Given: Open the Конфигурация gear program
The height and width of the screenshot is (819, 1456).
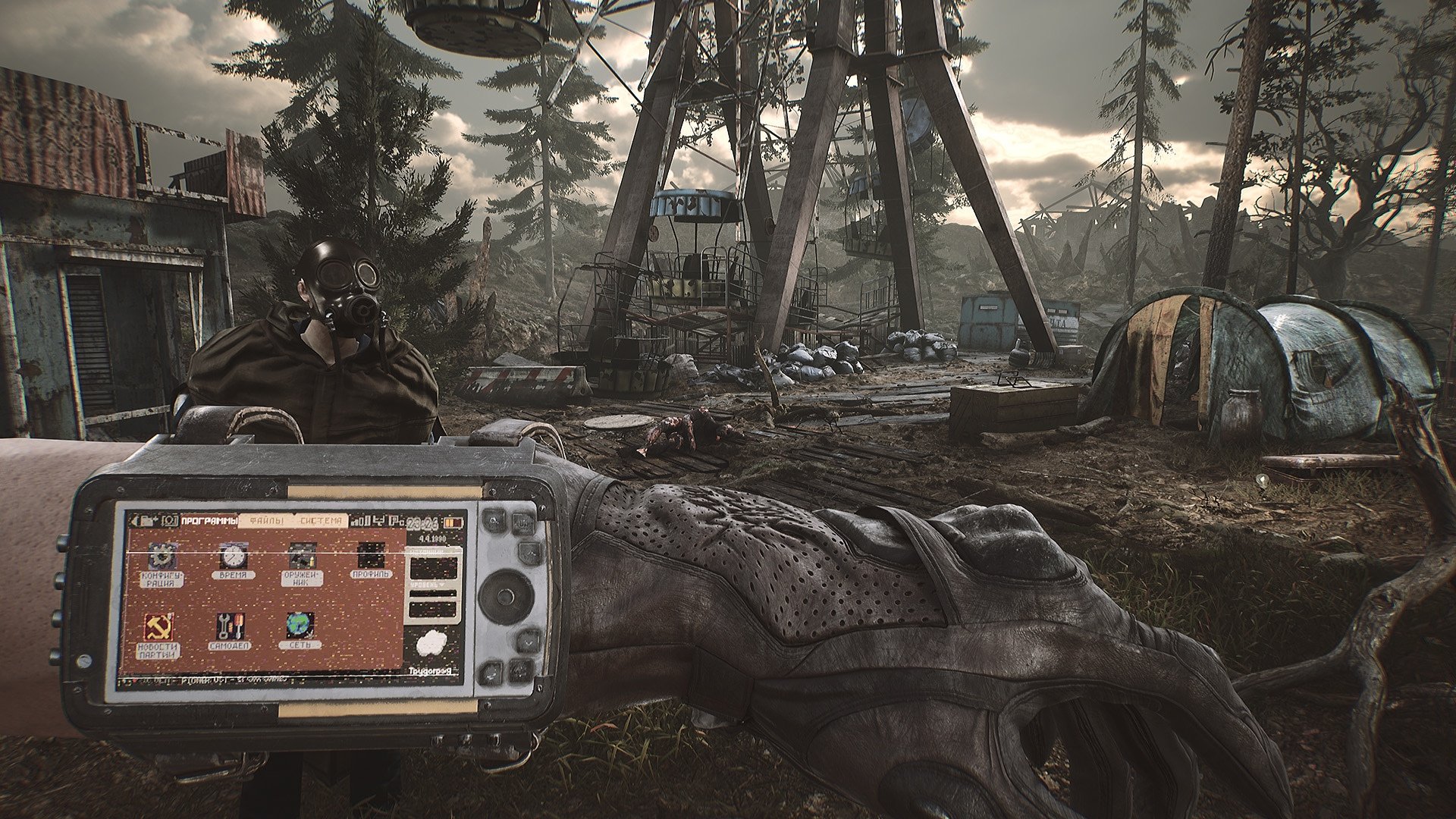Looking at the screenshot, I should [x=162, y=557].
